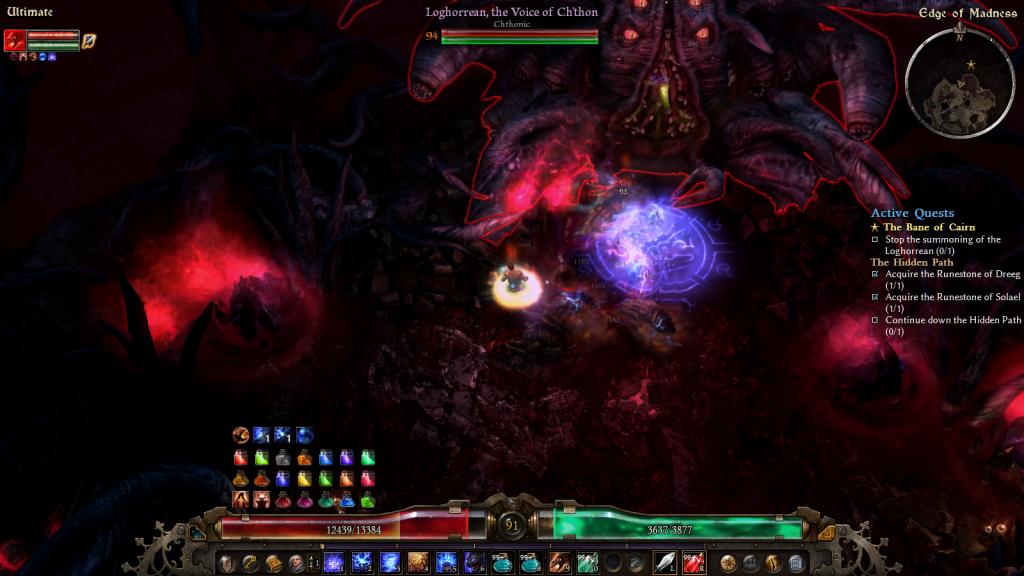Activate the white sword attack skill

(x=664, y=562)
